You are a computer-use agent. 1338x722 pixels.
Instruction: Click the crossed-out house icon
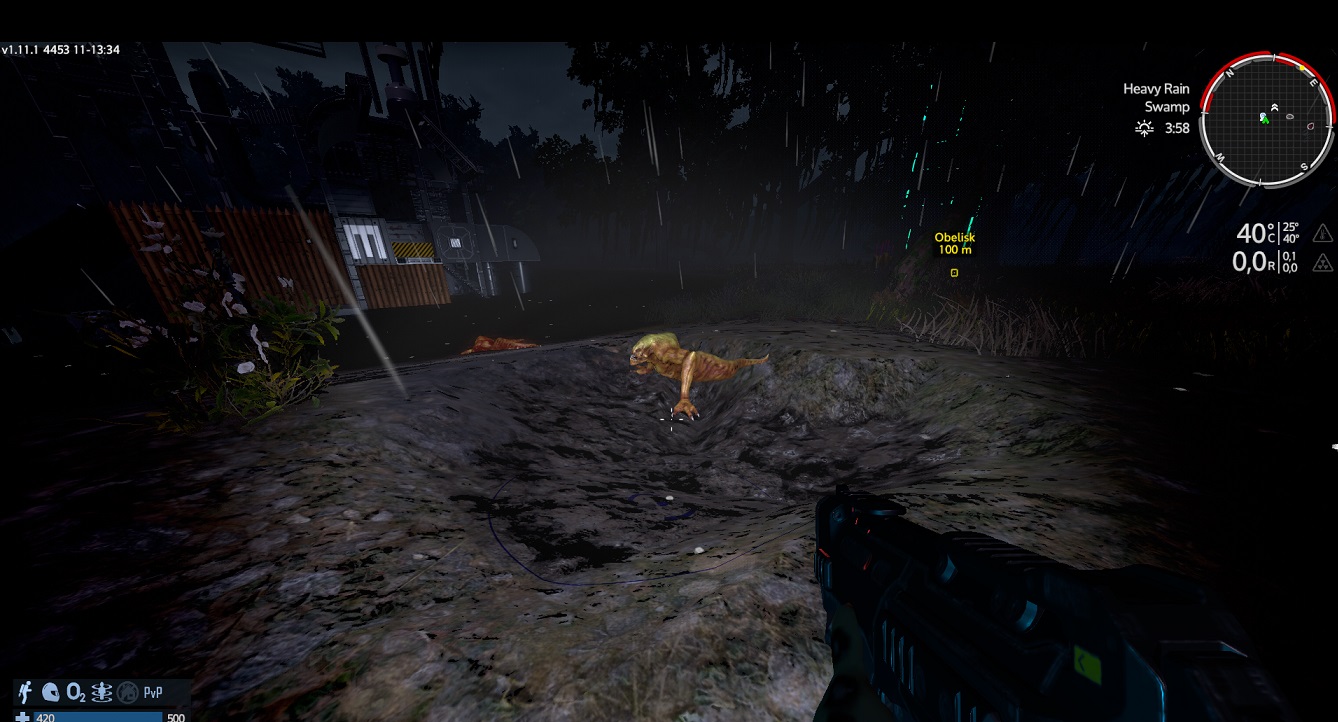tap(127, 692)
